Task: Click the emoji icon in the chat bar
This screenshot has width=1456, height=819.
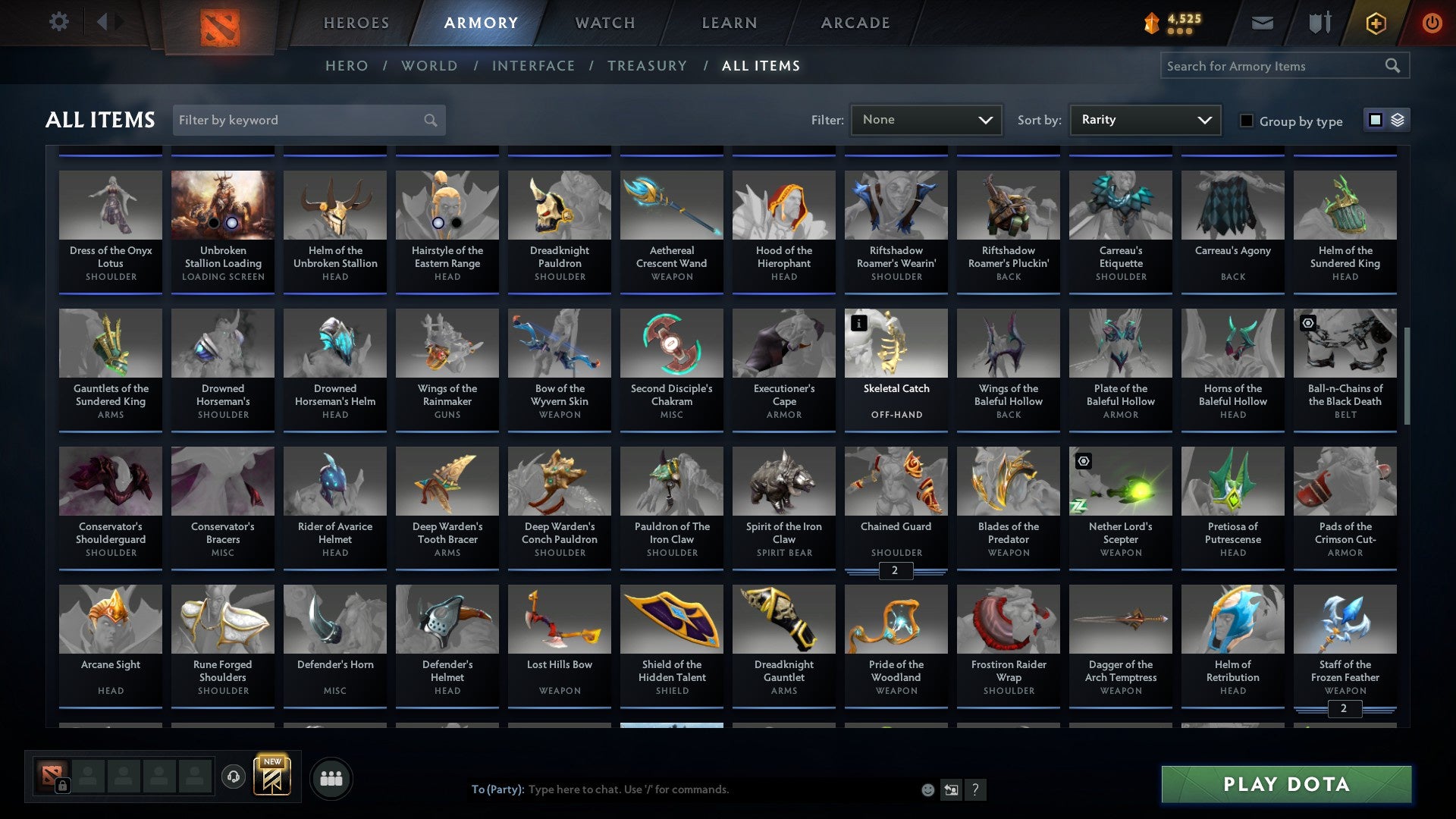Action: point(927,789)
